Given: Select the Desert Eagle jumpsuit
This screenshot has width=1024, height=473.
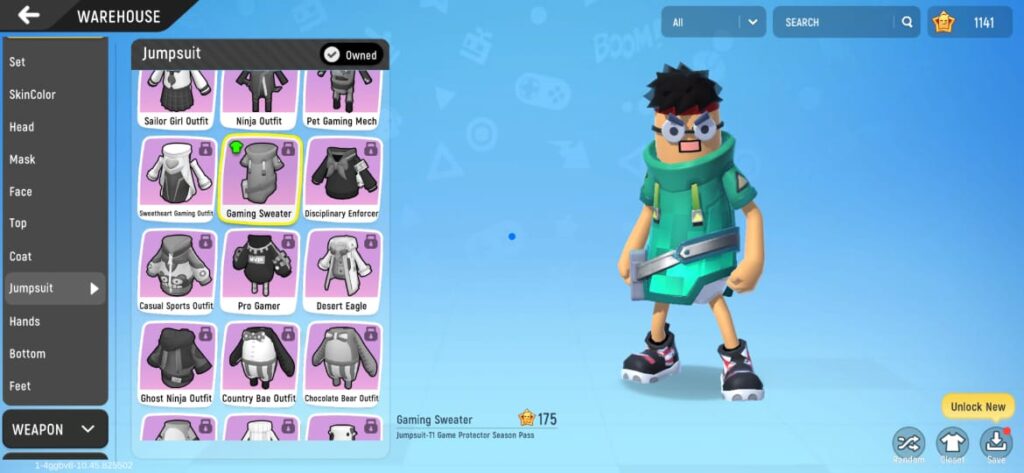Looking at the screenshot, I should tap(343, 270).
